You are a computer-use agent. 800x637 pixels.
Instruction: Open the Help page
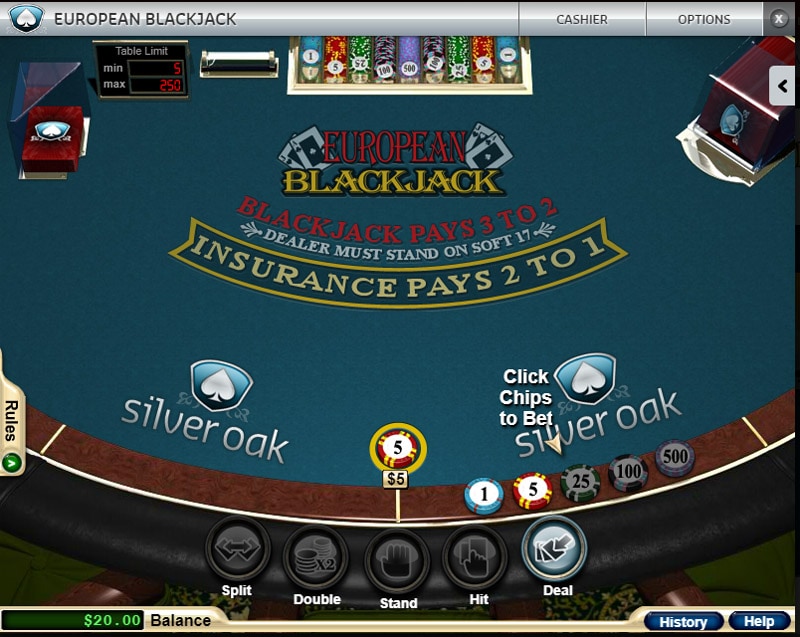point(759,622)
